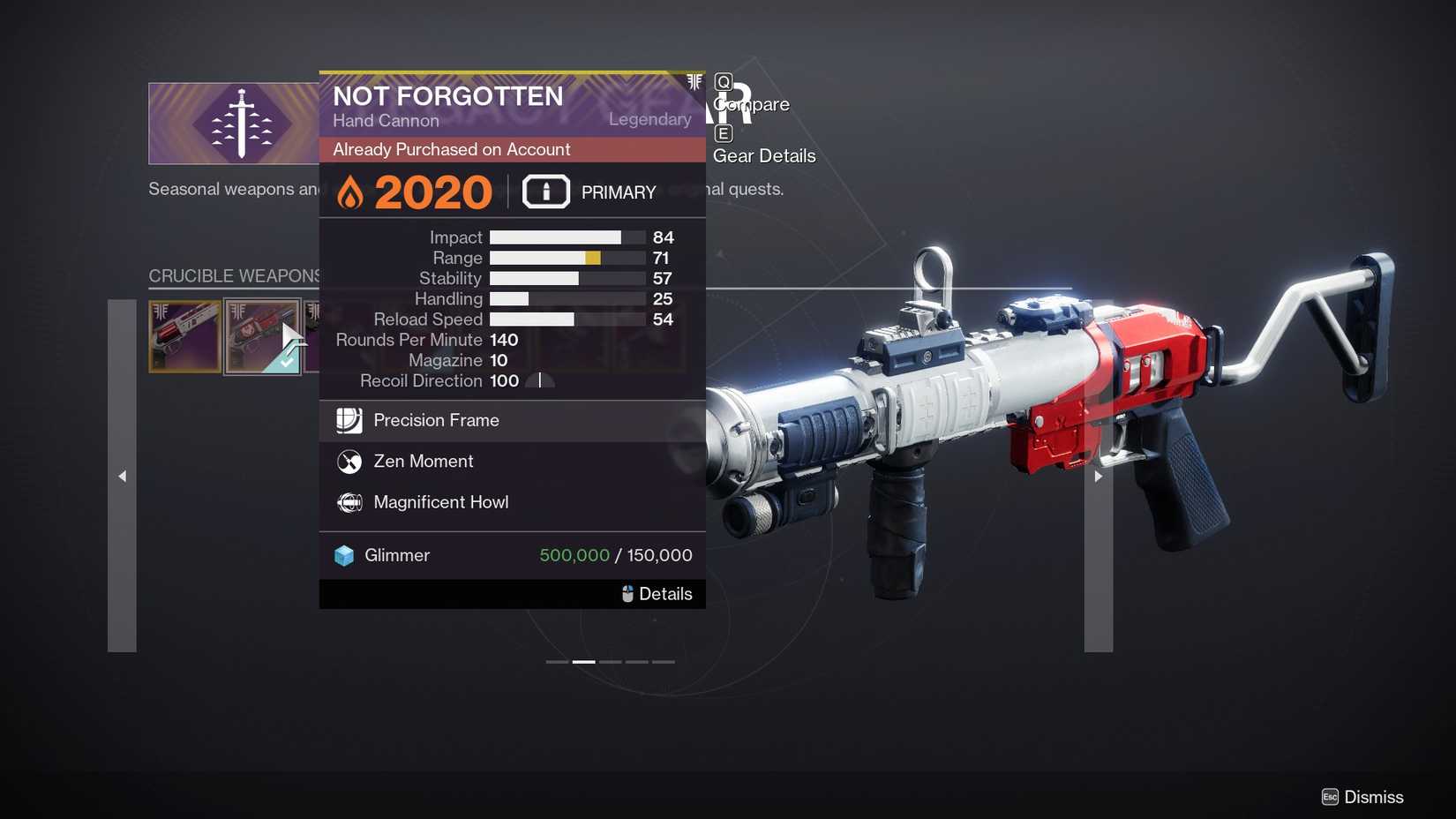Click the second pagination dot below the tooltip

point(583,661)
